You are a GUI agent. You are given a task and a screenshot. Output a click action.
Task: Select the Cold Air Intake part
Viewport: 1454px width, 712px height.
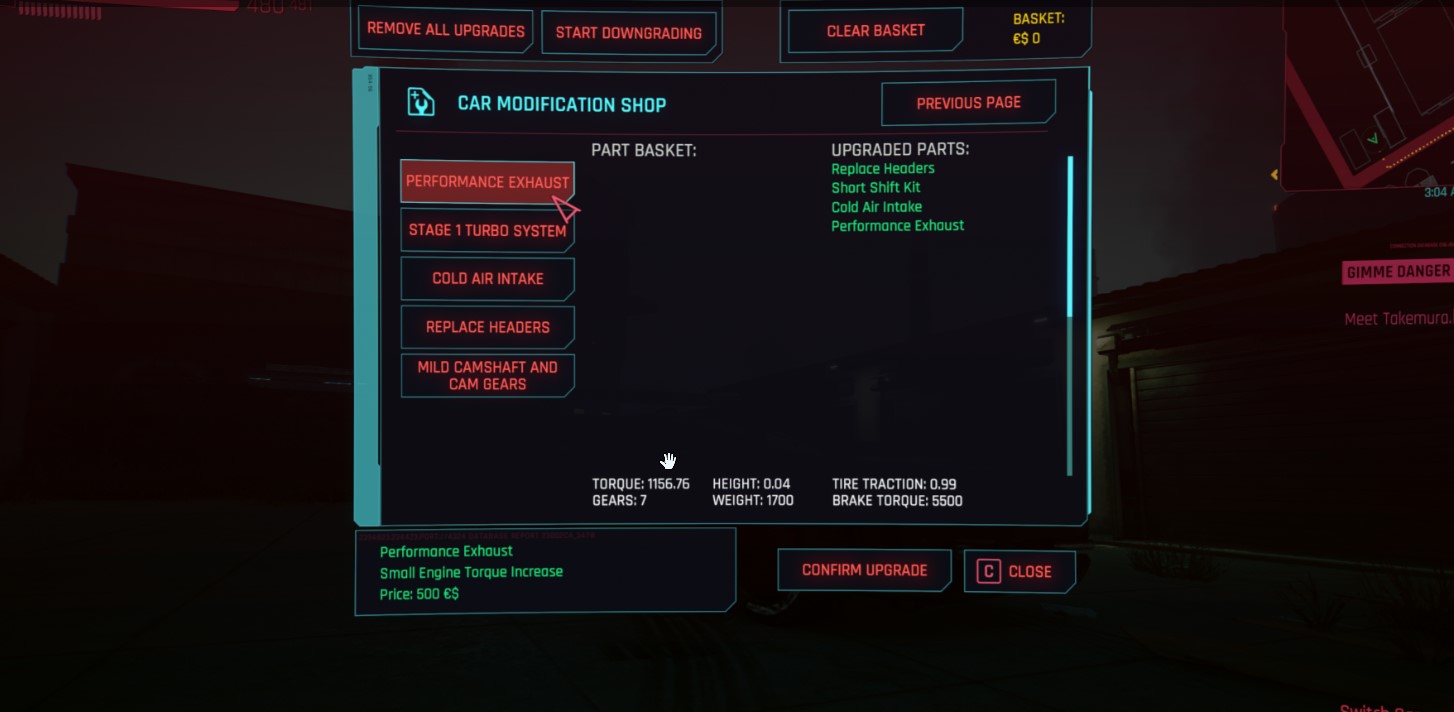pos(487,278)
